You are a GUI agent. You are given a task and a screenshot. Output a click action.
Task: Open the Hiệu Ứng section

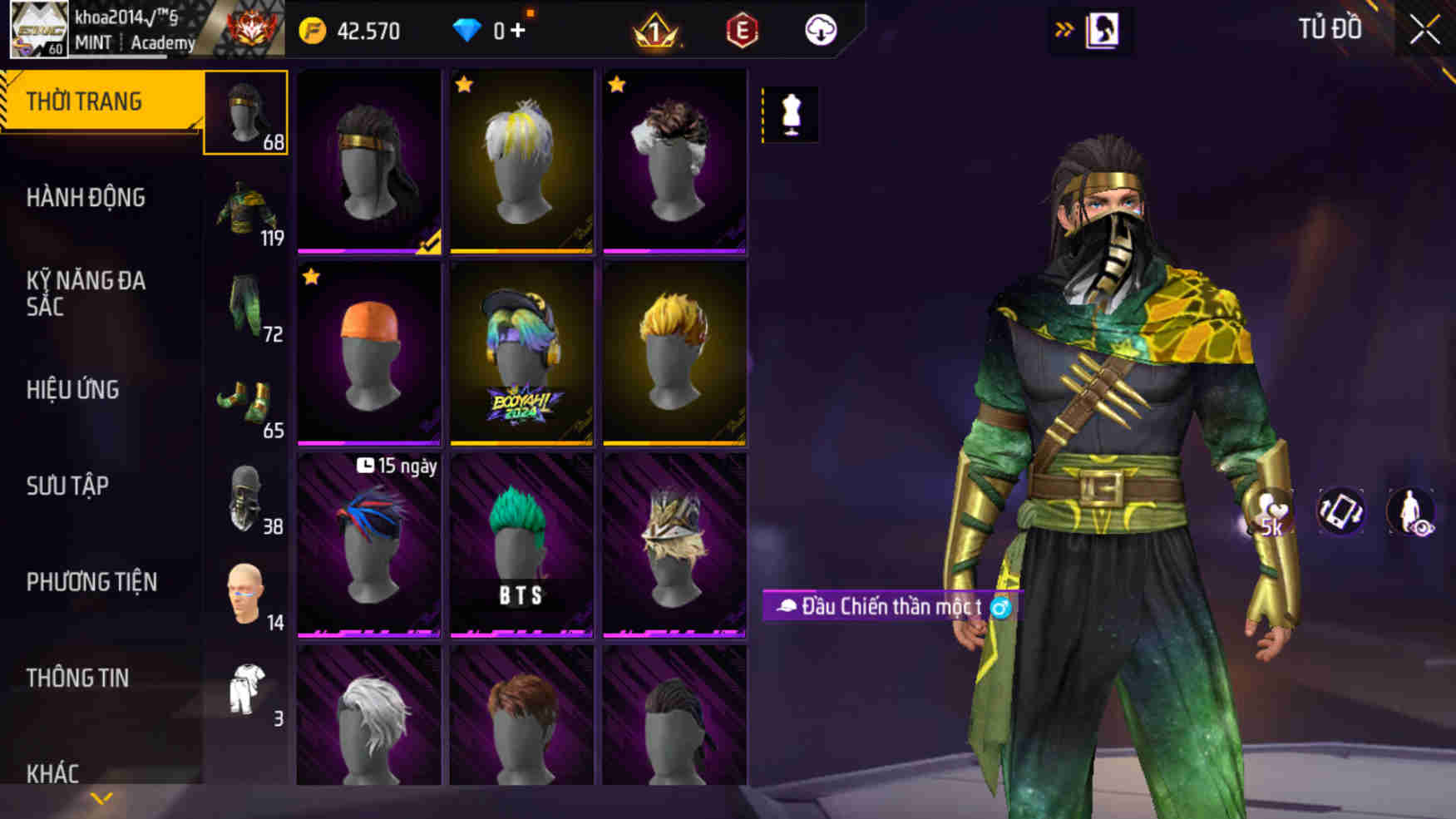click(x=73, y=390)
